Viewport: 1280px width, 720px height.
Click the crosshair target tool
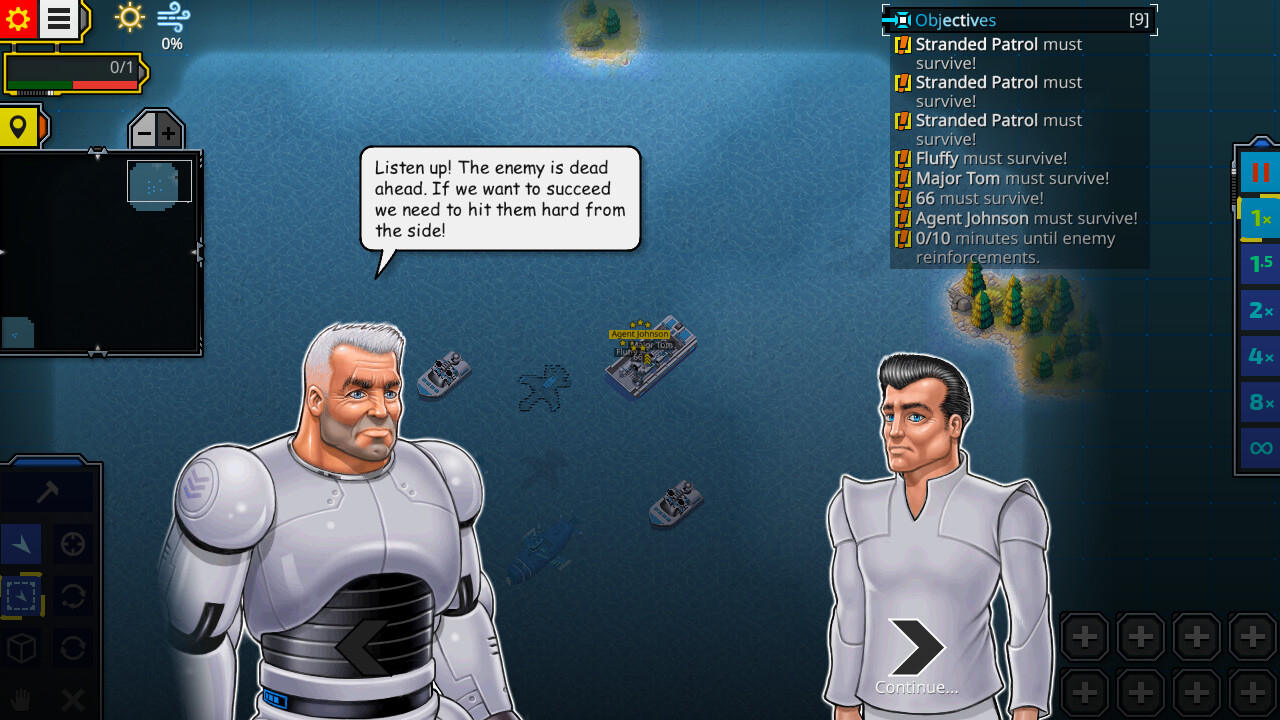(x=72, y=544)
